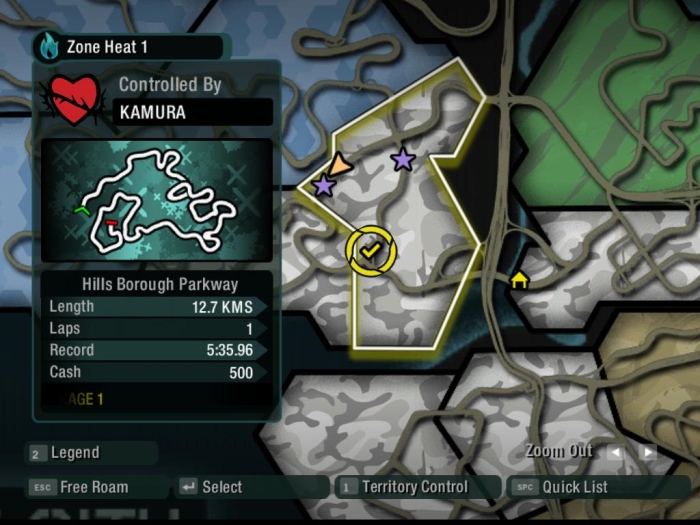700x525 pixels.
Task: Click the left arrow beside Zoom Out
Action: point(616,451)
